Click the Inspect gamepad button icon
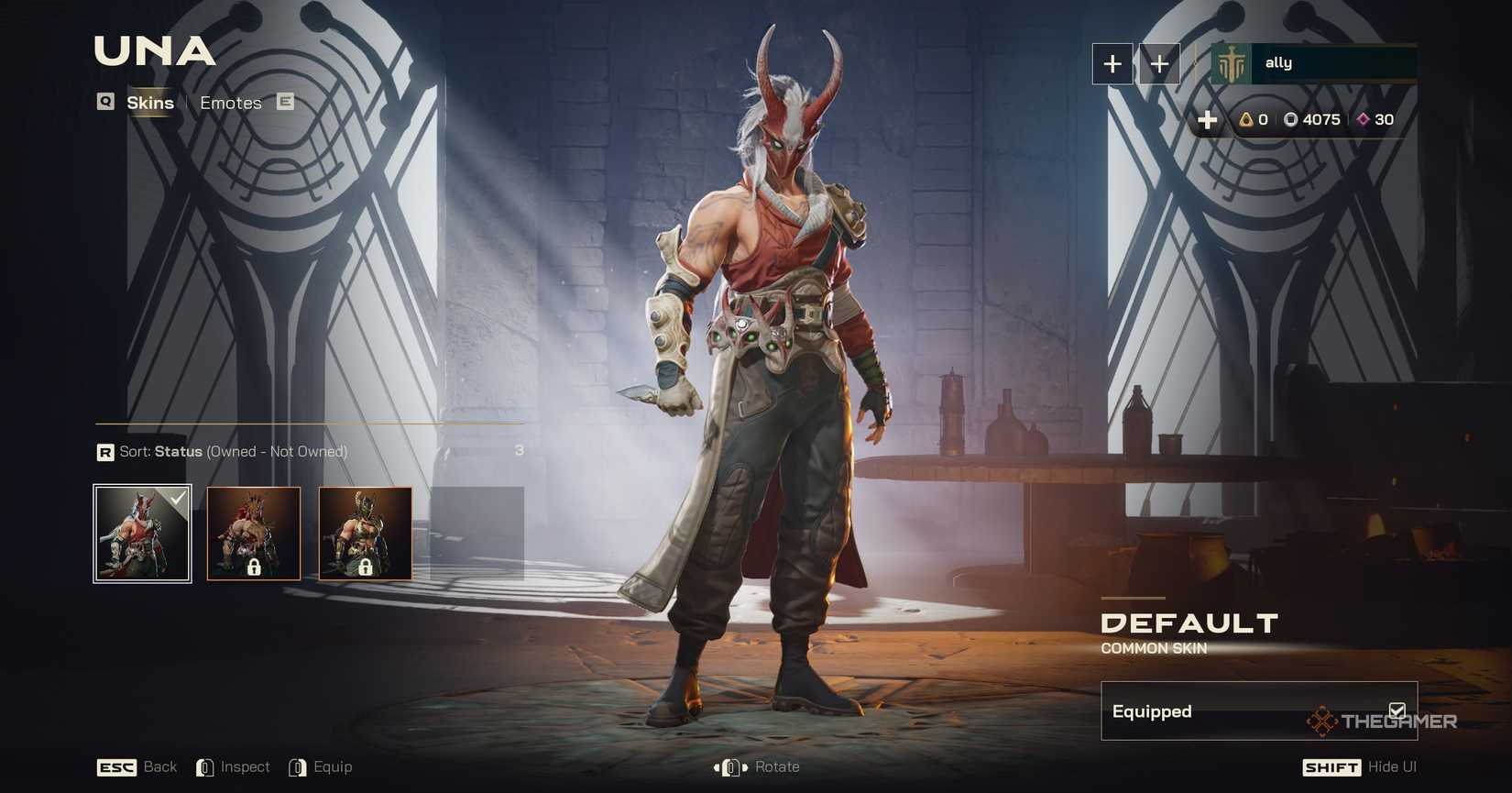Viewport: 1512px width, 793px height. point(205,767)
